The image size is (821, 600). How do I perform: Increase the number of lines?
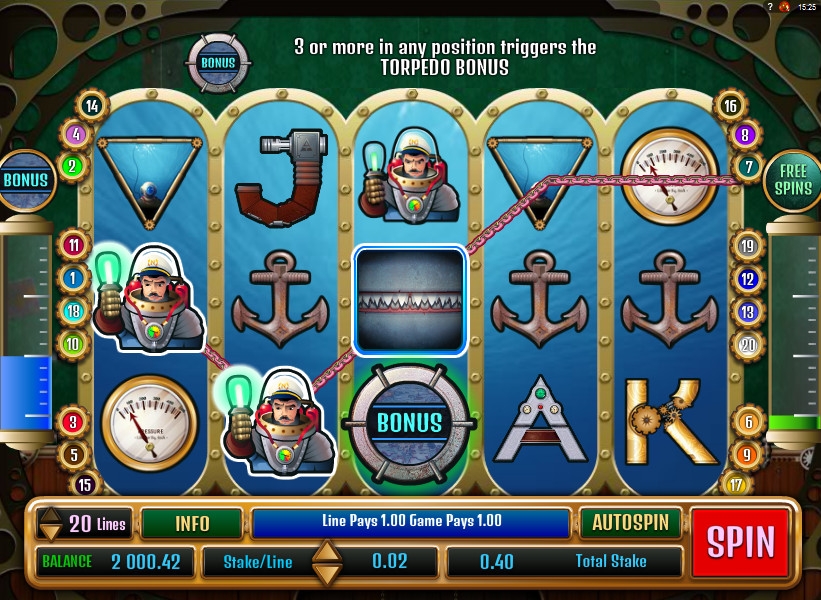point(50,513)
